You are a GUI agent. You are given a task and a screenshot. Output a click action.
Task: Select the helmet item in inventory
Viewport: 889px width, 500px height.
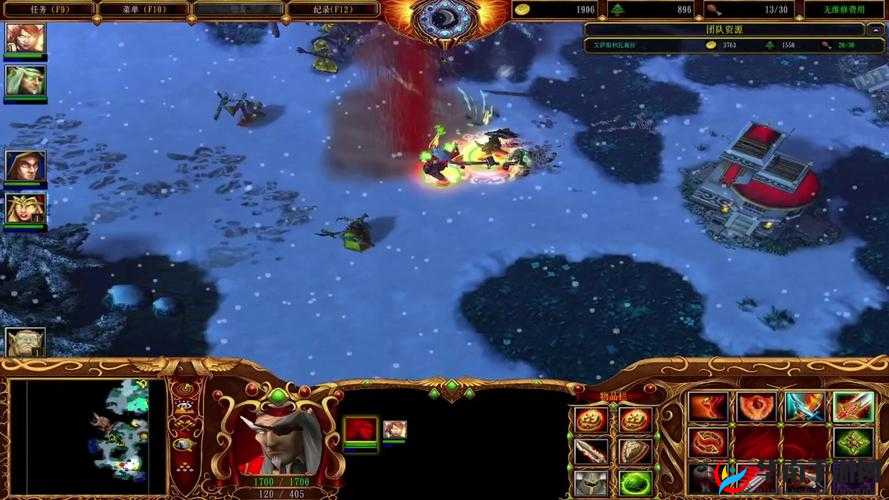[590, 482]
